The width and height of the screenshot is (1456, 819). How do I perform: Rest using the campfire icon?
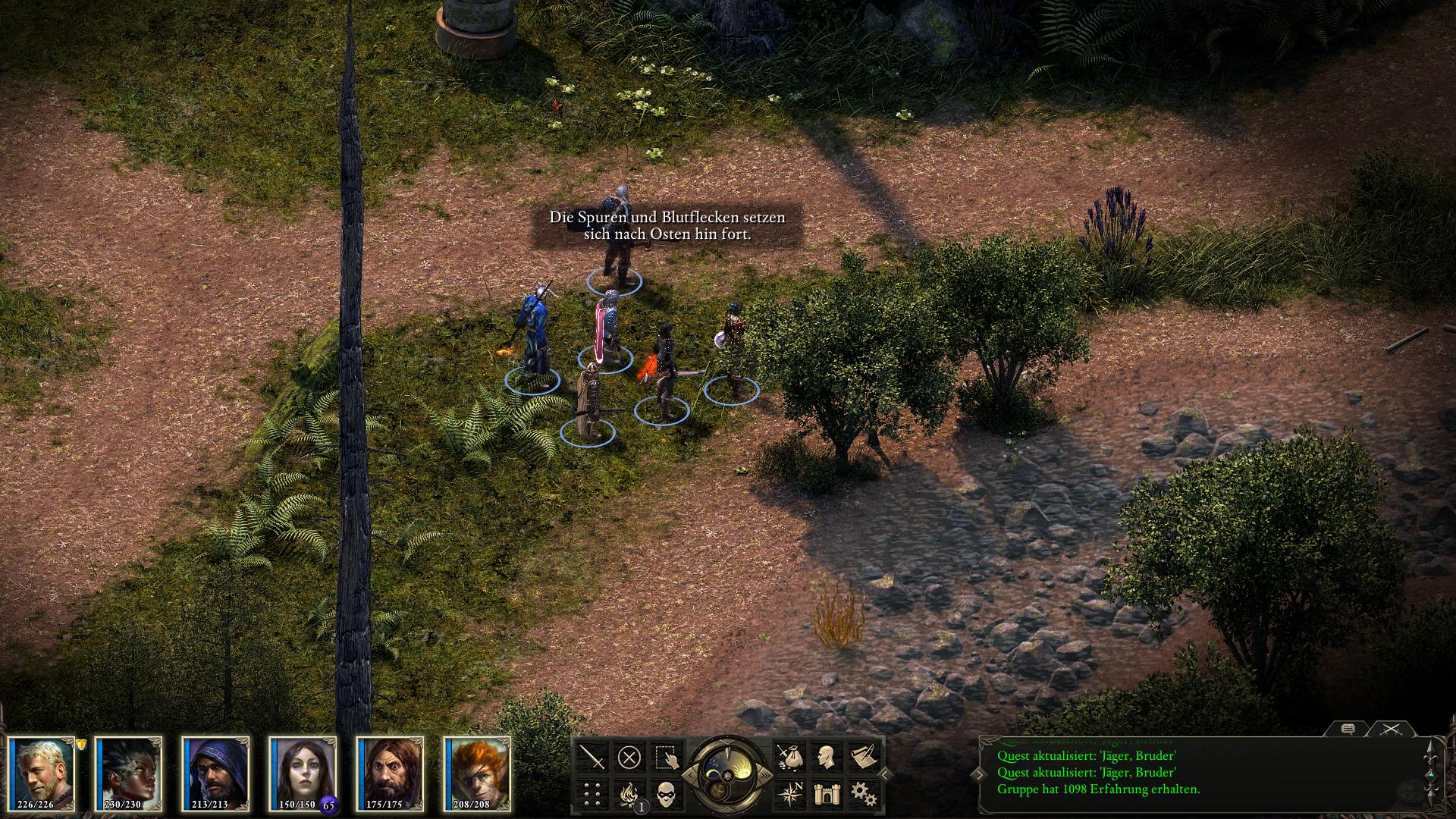point(629,794)
